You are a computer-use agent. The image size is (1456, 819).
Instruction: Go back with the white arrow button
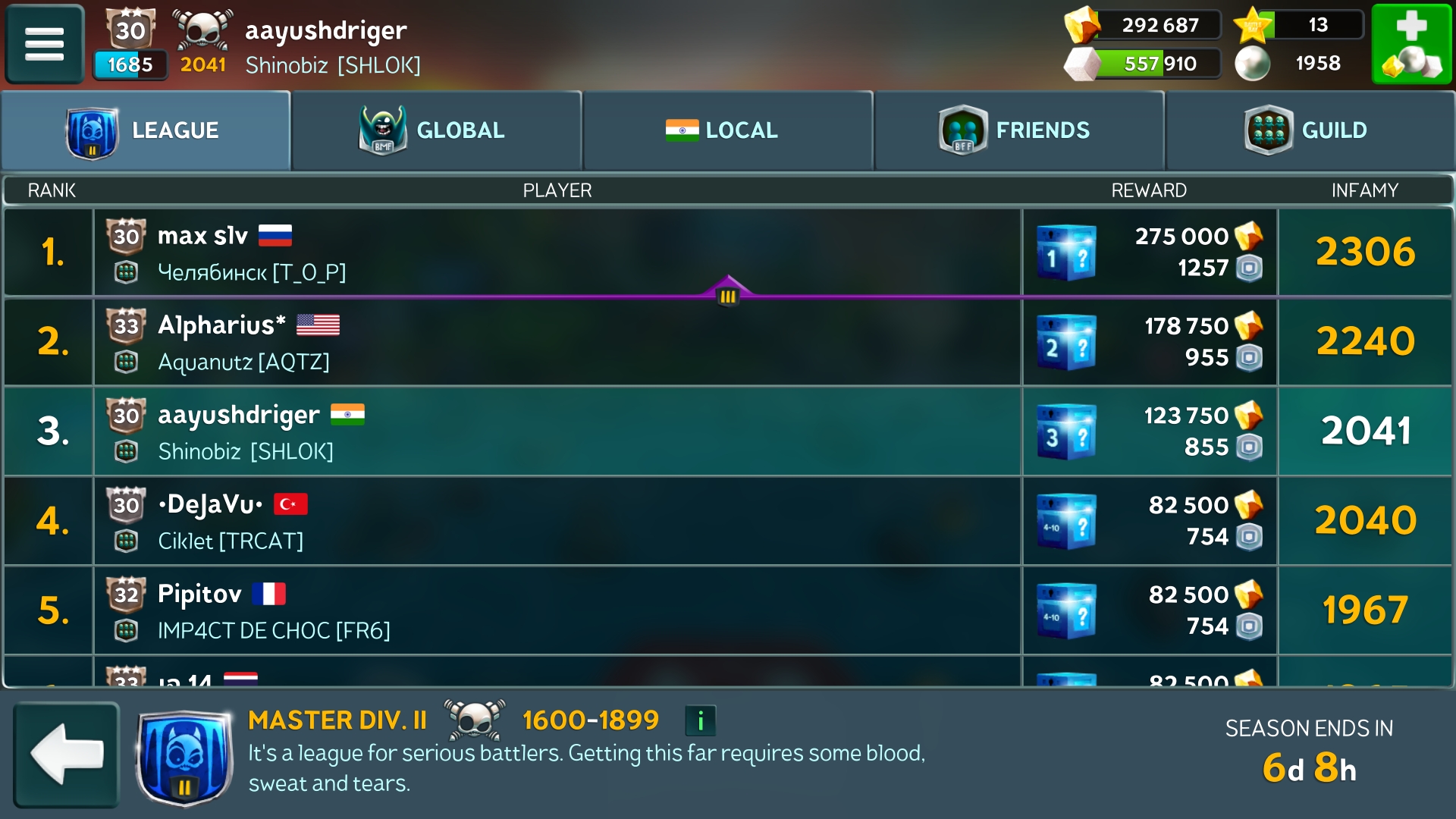click(67, 754)
